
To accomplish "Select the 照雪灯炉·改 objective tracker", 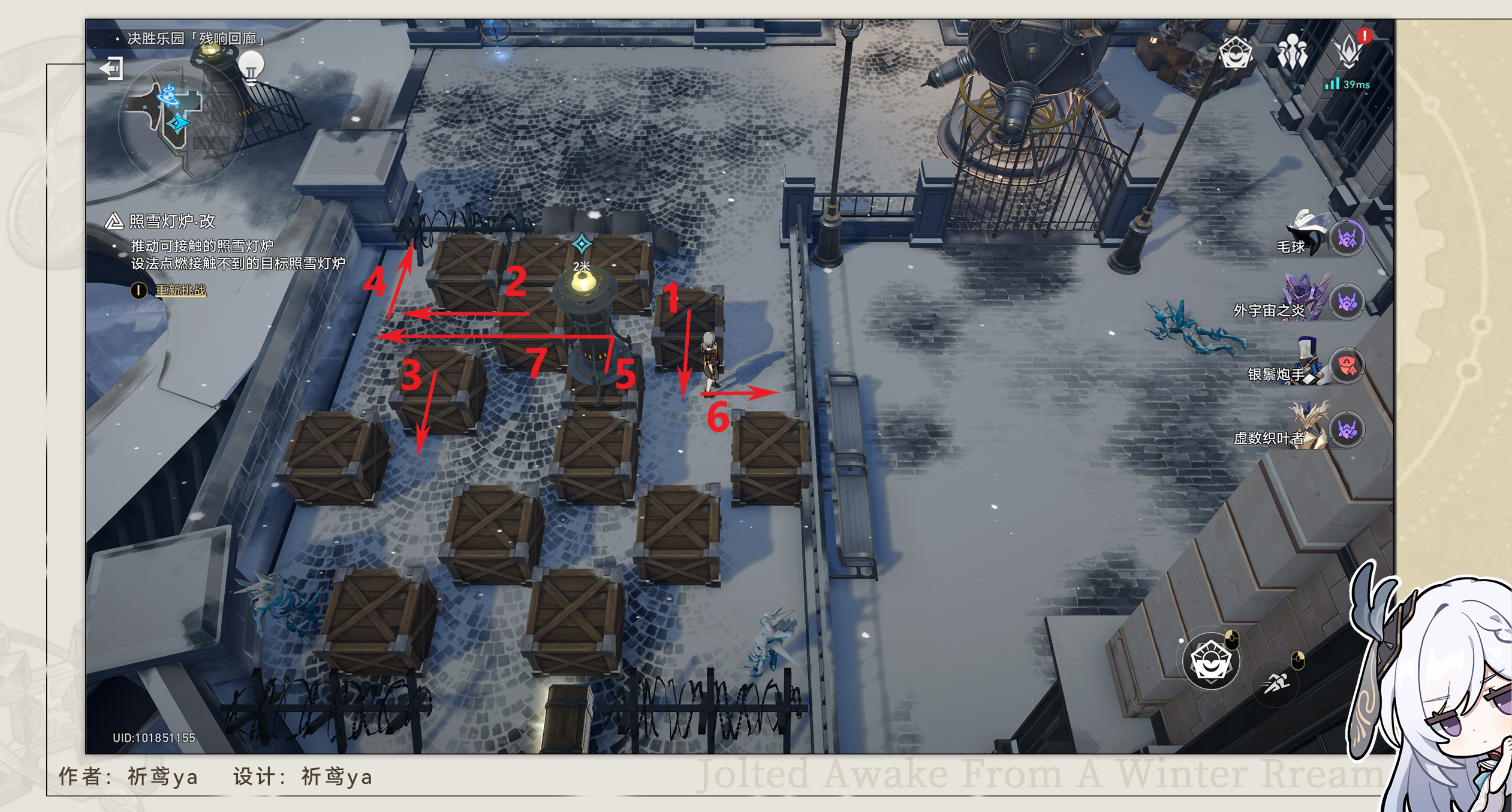I will click(171, 221).
